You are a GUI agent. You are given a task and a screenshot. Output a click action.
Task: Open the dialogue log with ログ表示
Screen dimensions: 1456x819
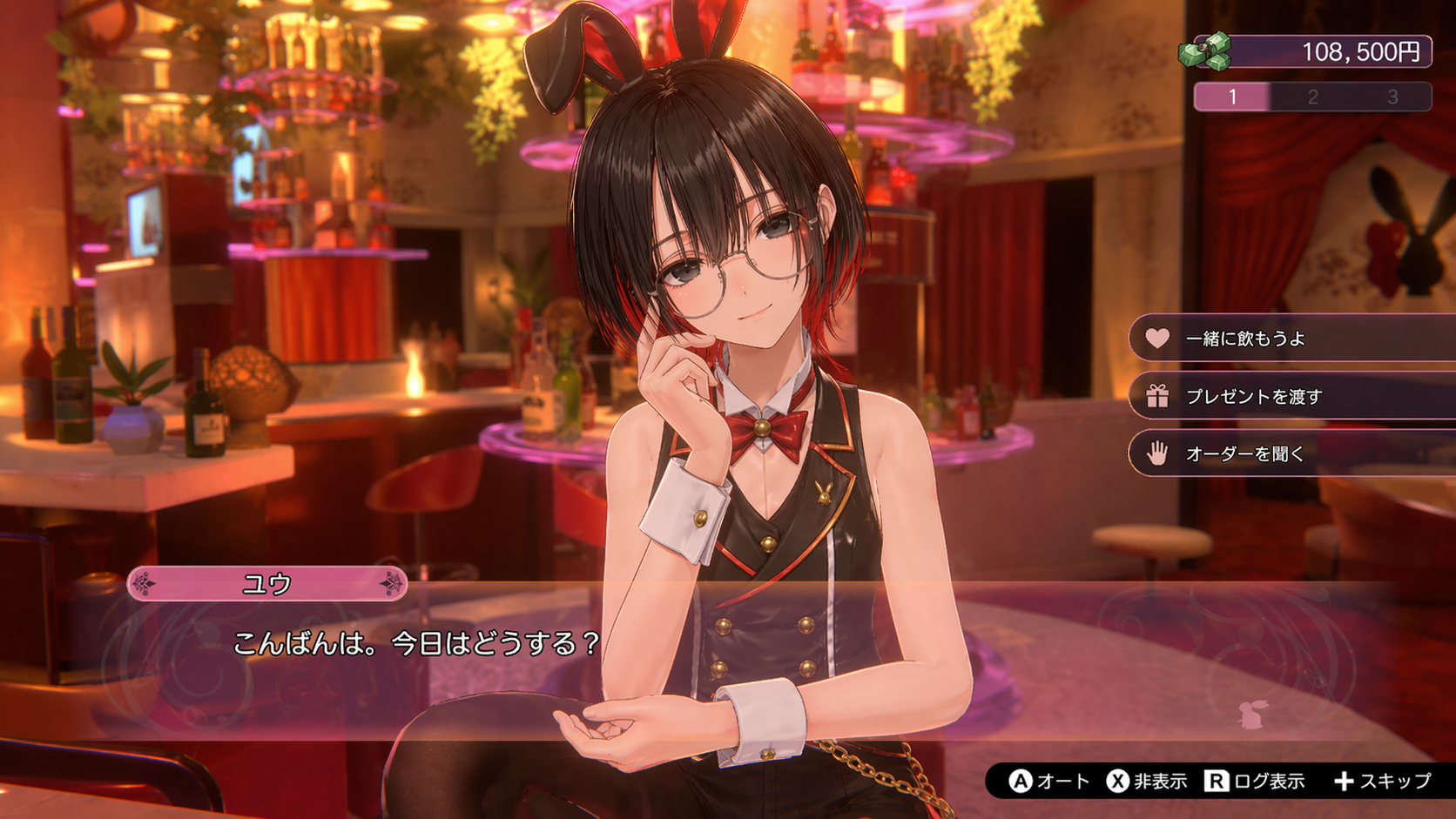coord(1255,781)
